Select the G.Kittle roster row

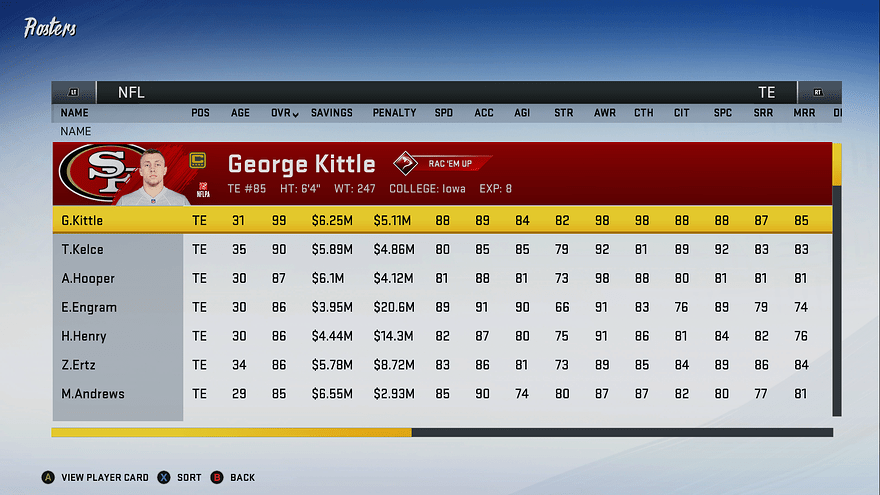82,220
